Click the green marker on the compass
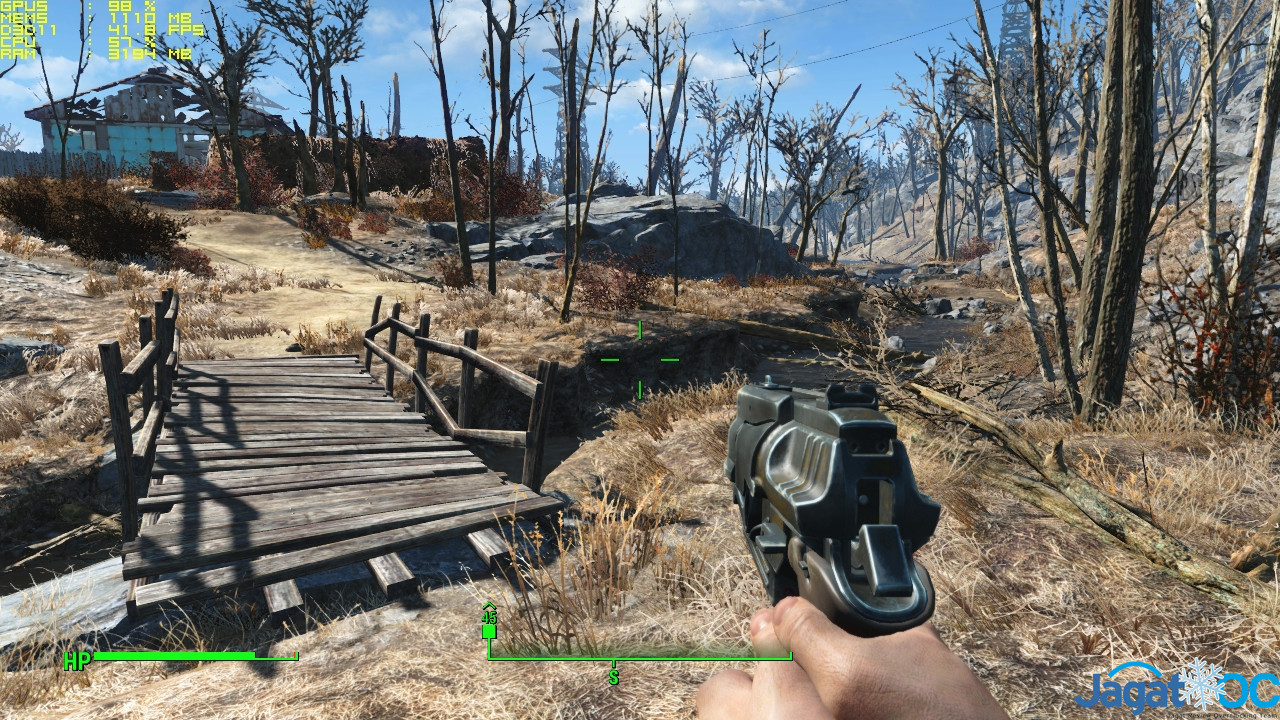 [489, 630]
